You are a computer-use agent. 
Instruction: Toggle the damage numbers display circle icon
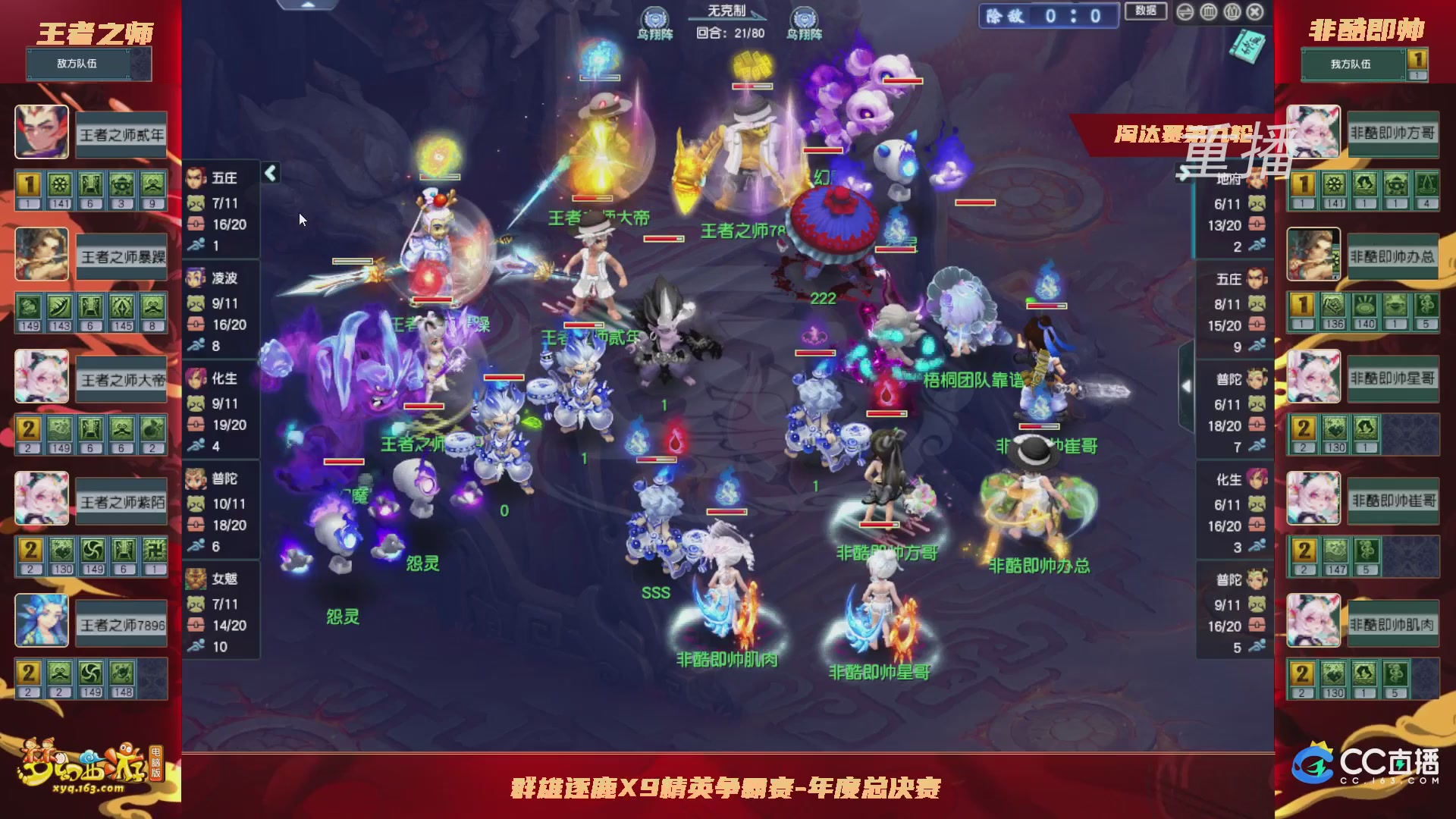(1232, 13)
